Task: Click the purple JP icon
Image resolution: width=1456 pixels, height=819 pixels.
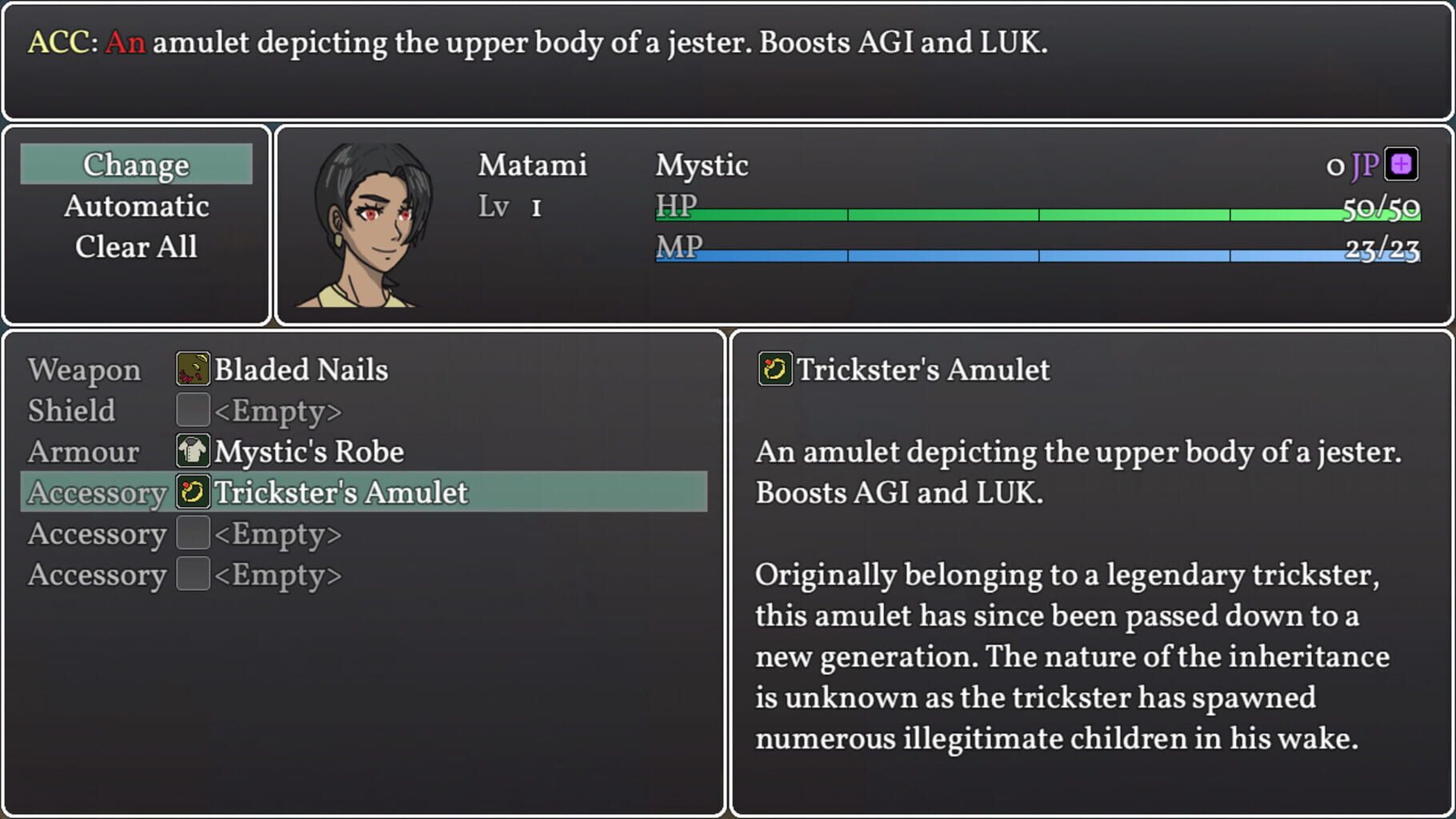Action: click(1402, 163)
